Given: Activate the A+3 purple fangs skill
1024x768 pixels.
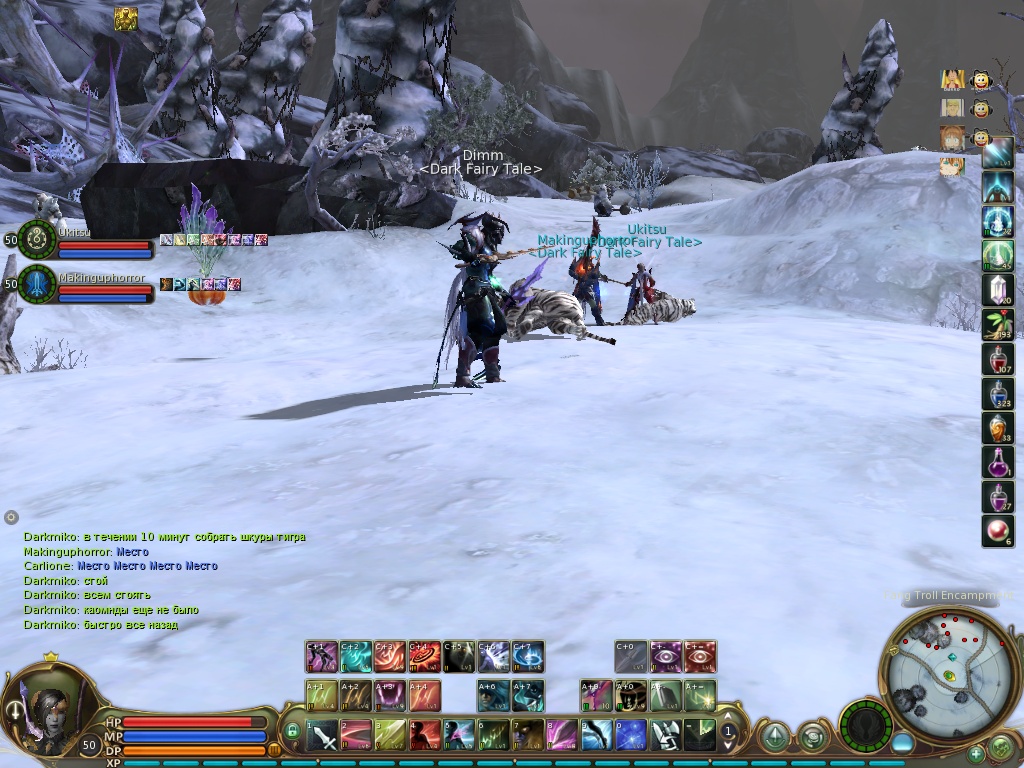Looking at the screenshot, I should coord(390,695).
